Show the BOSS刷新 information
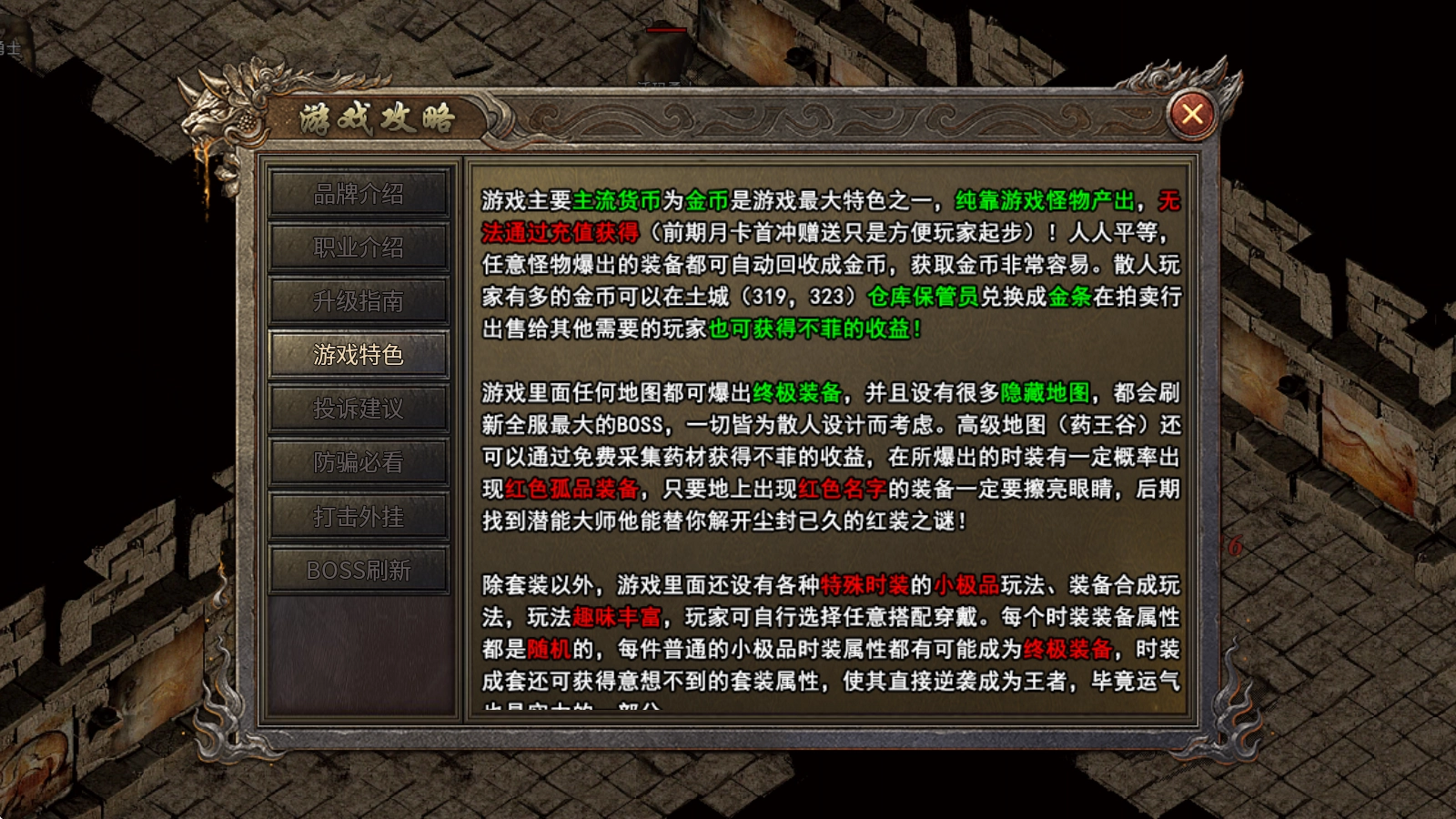The height and width of the screenshot is (819, 1456). 359,571
